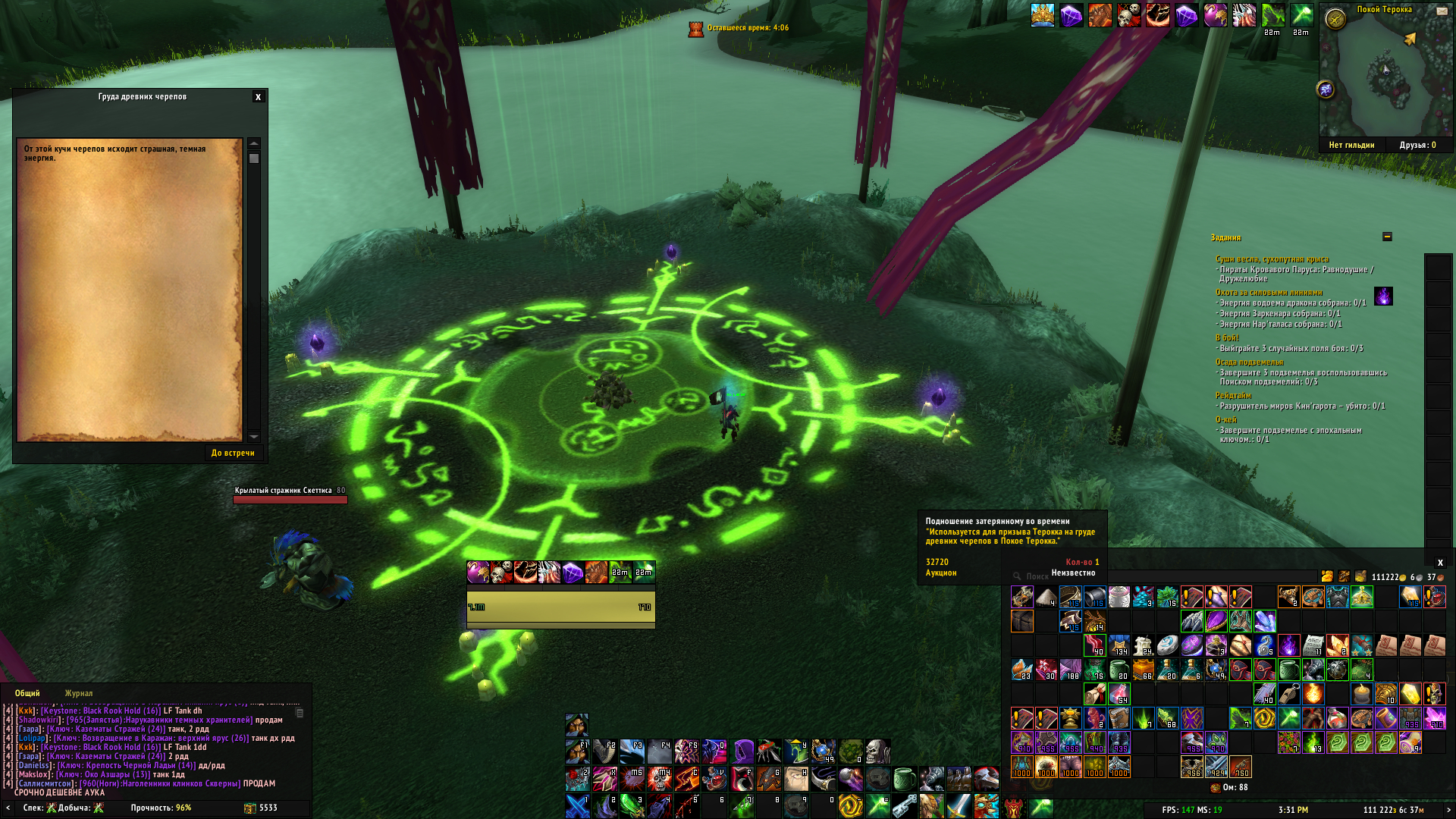The height and width of the screenshot is (819, 1456).
Task: Close the Груда древних черепов gossip window
Action: pyautogui.click(x=258, y=97)
